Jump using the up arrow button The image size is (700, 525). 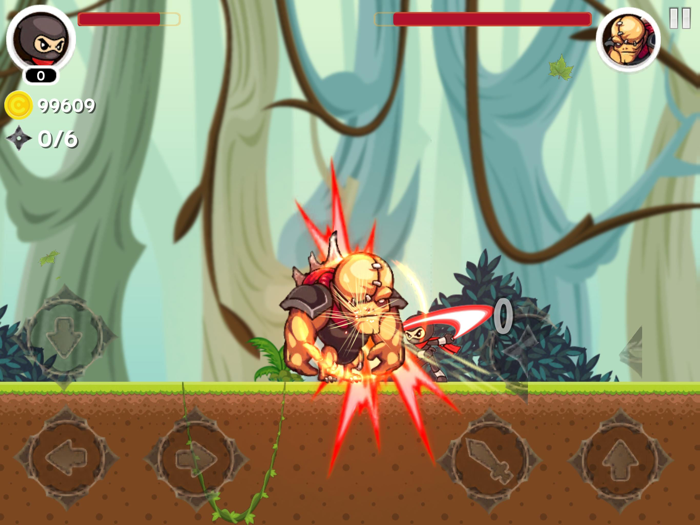[620, 460]
